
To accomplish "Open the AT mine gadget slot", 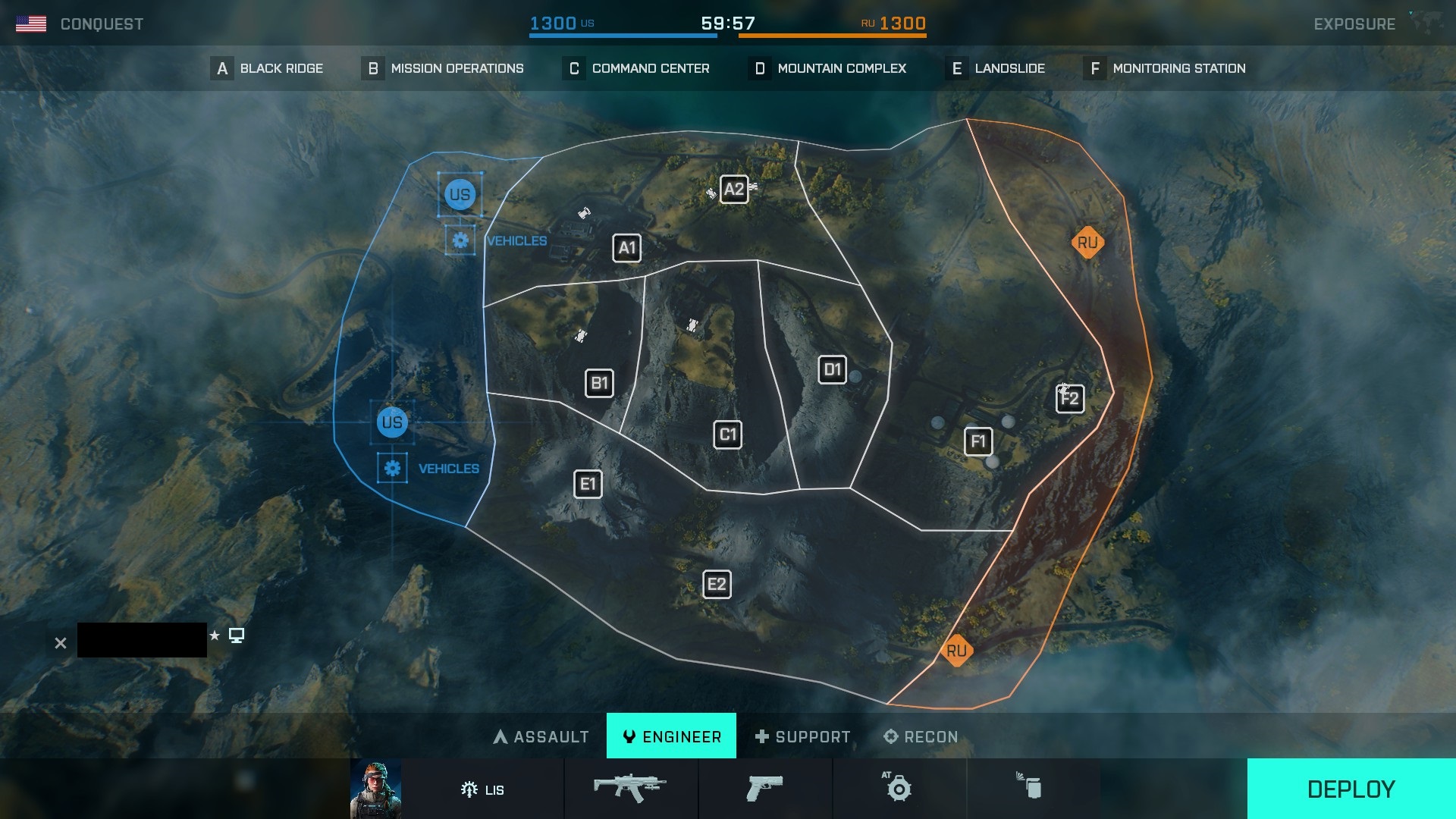I will coord(899,788).
